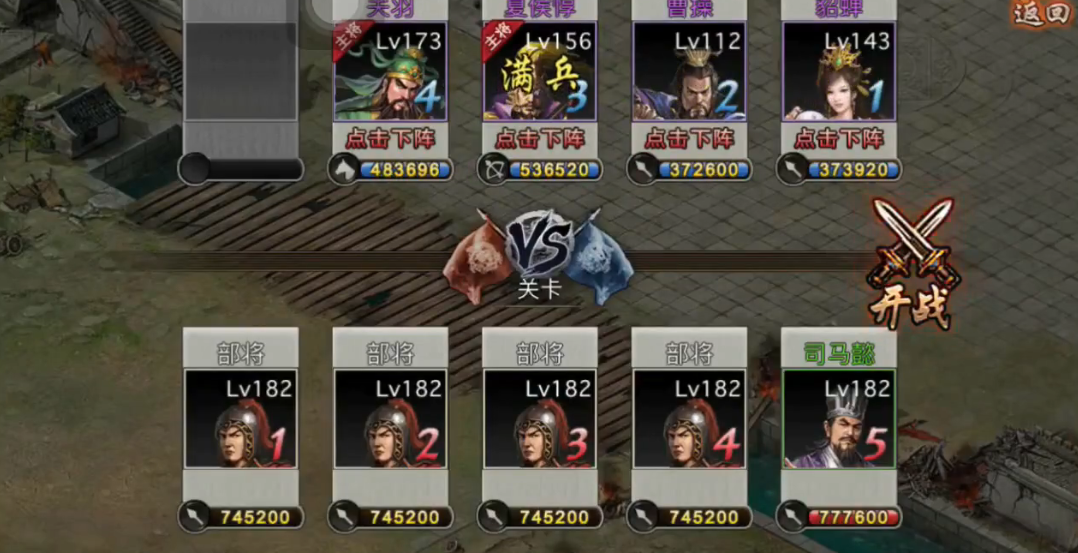
Task: Inspect enemy 部将 numbered 1
Action: tap(240, 420)
